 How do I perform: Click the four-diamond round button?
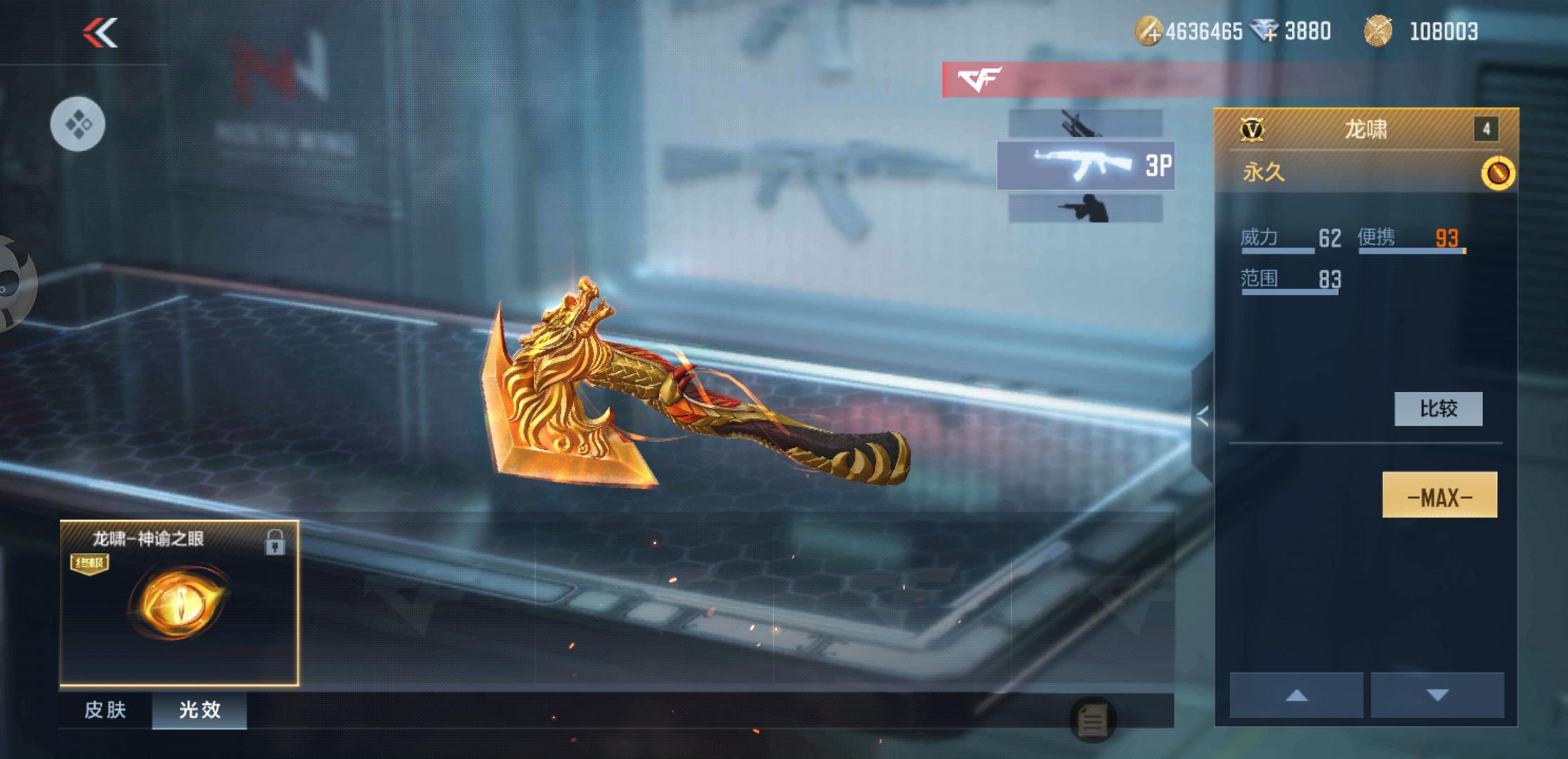click(x=78, y=124)
